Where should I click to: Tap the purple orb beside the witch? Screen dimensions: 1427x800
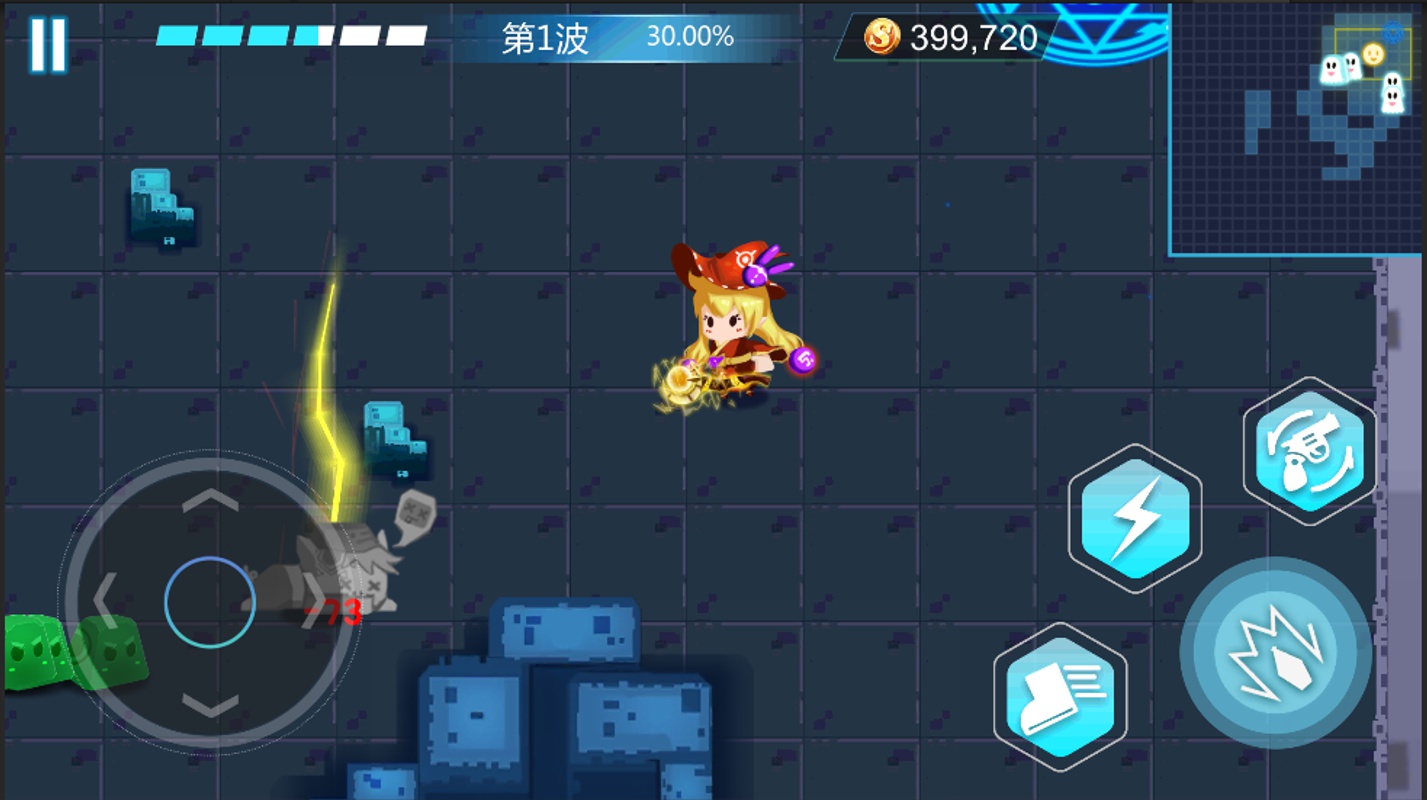(803, 359)
